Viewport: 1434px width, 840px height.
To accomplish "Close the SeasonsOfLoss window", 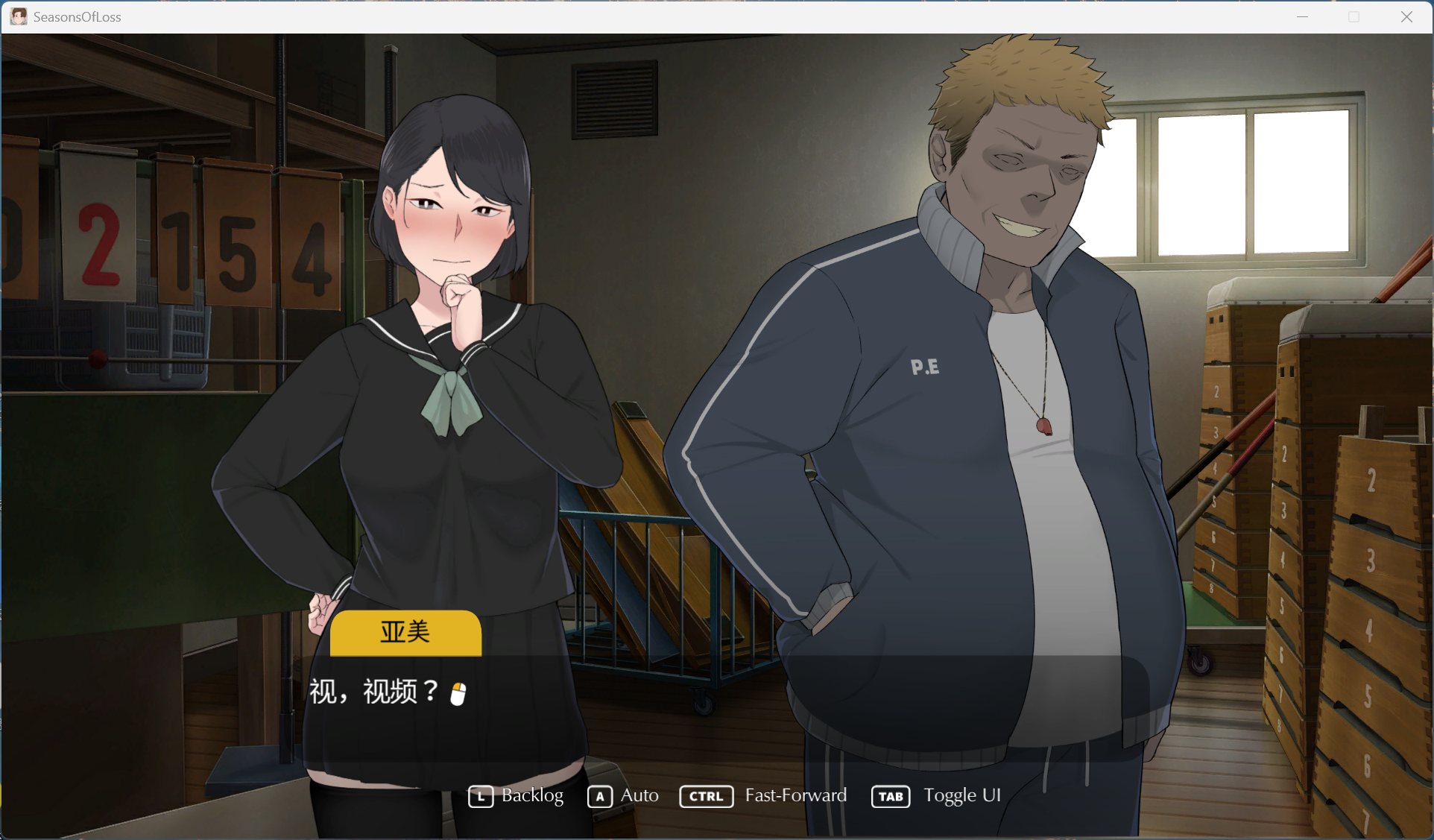I will click(x=1407, y=16).
